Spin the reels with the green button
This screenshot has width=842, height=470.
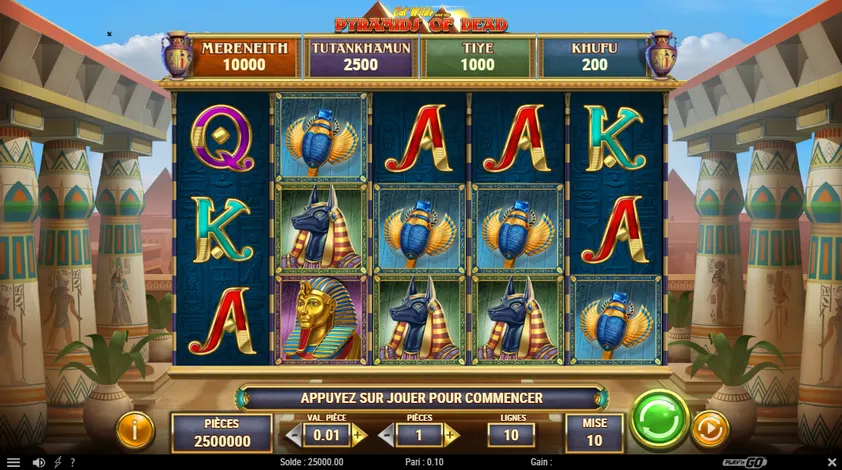660,418
